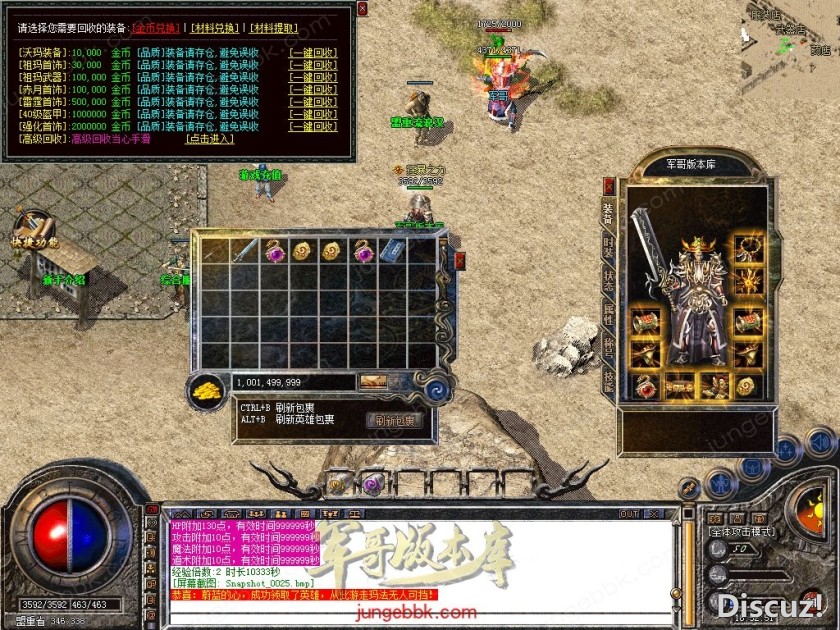The height and width of the screenshot is (630, 840).
Task: Close the inventory bag window
Action: point(460,260)
